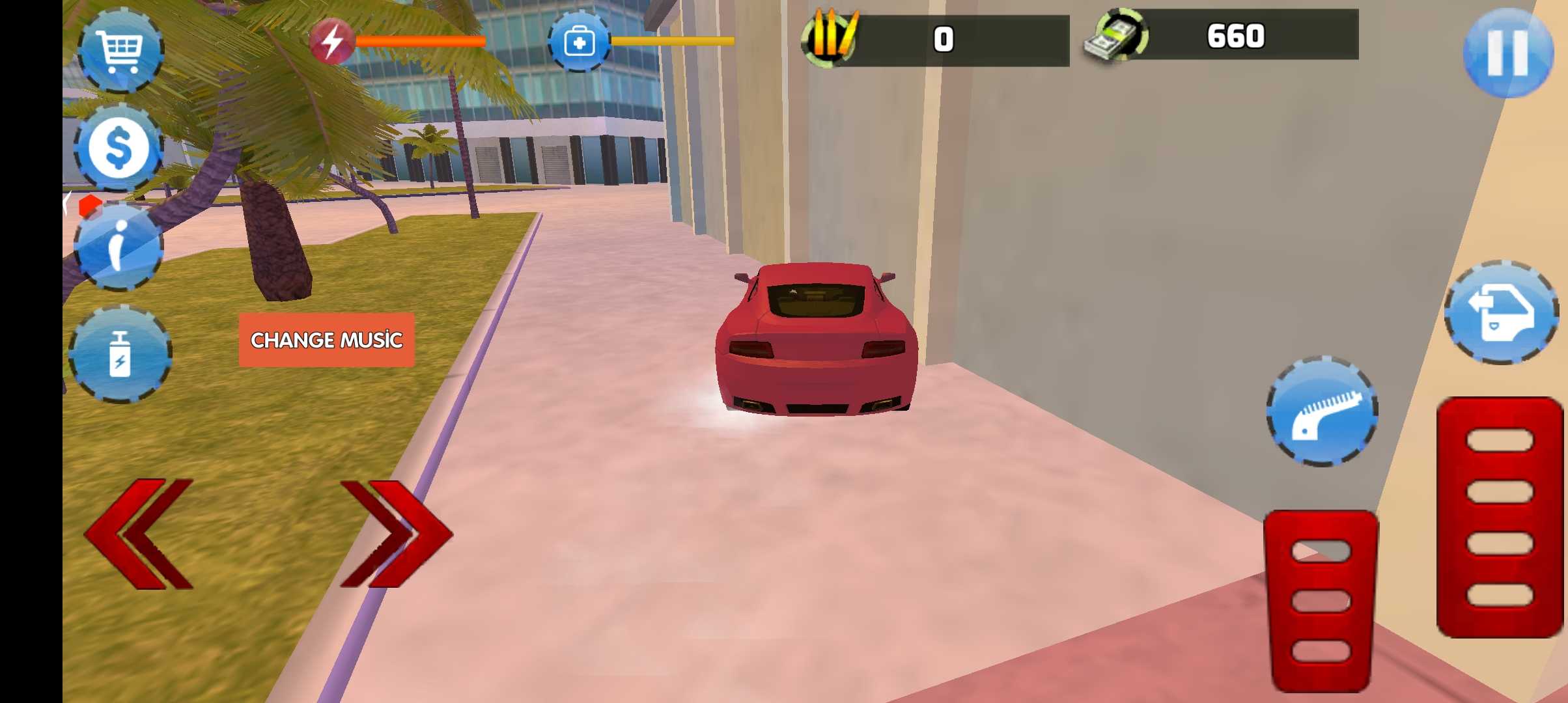
Task: Push the tall red gas pedal
Action: 1499,517
